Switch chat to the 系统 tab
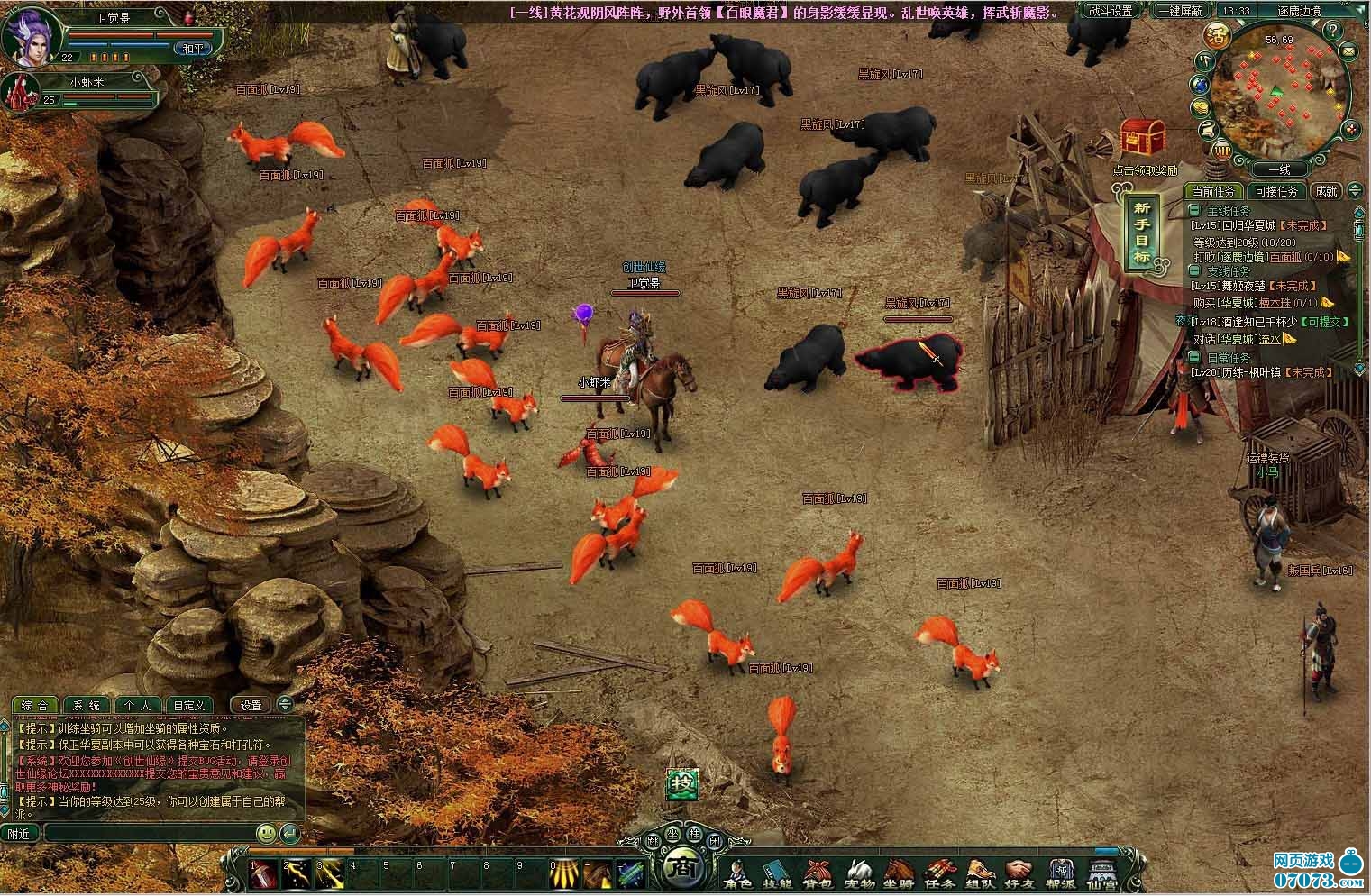The image size is (1371, 896). (87, 705)
